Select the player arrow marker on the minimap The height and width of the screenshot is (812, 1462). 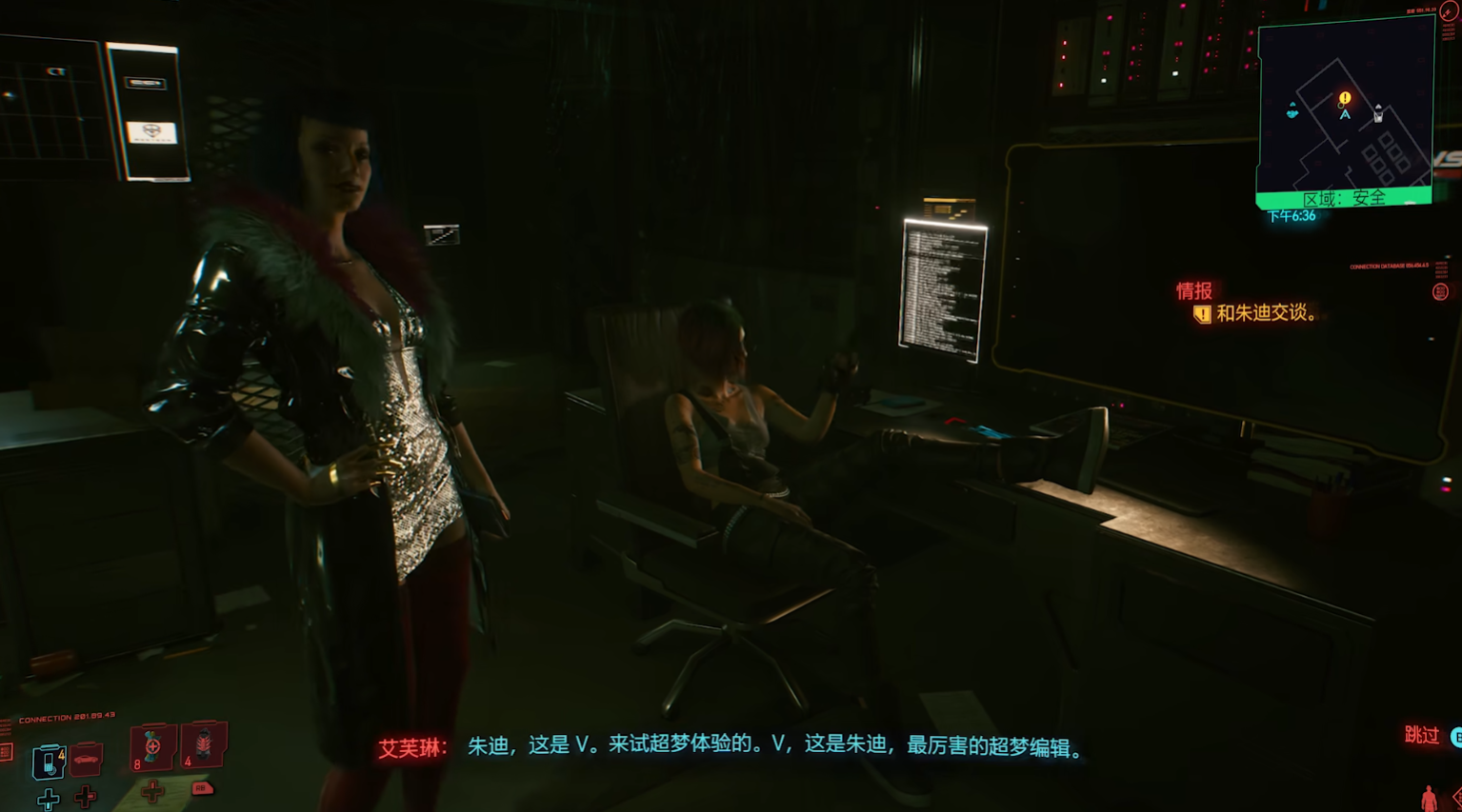pos(1345,114)
